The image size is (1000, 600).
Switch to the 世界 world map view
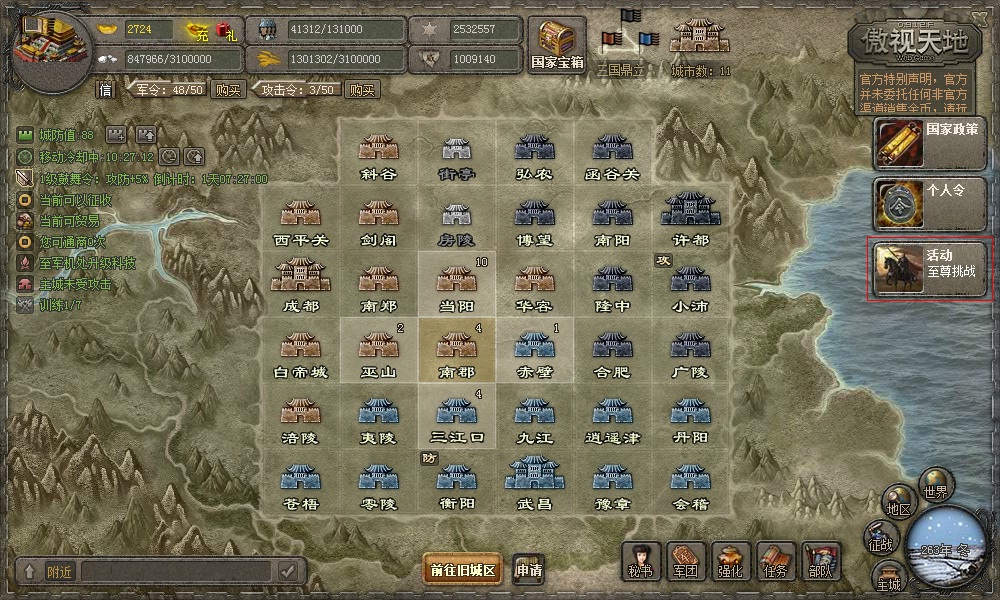[x=937, y=486]
